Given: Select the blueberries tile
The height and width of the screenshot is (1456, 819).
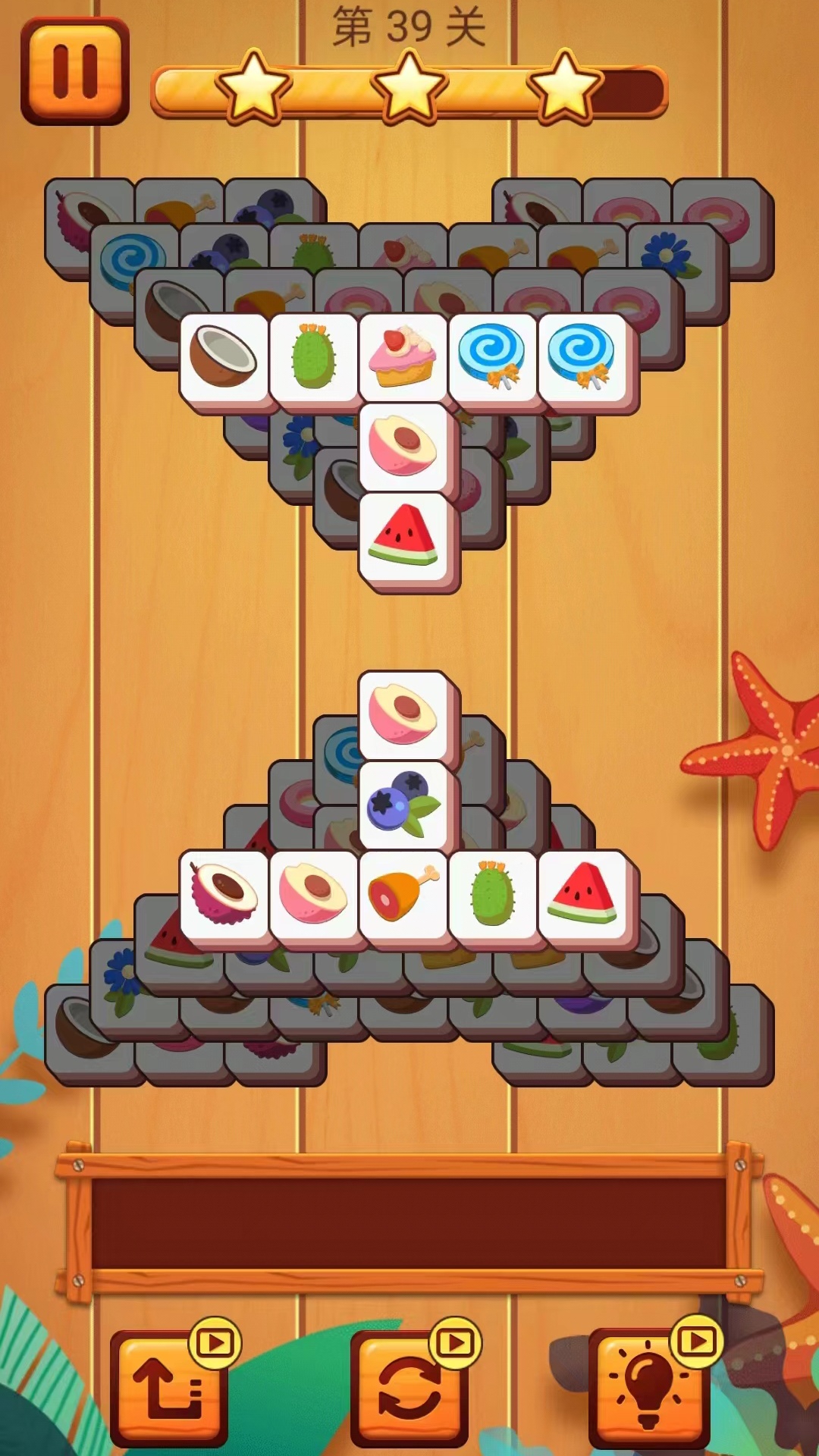Looking at the screenshot, I should 403,805.
